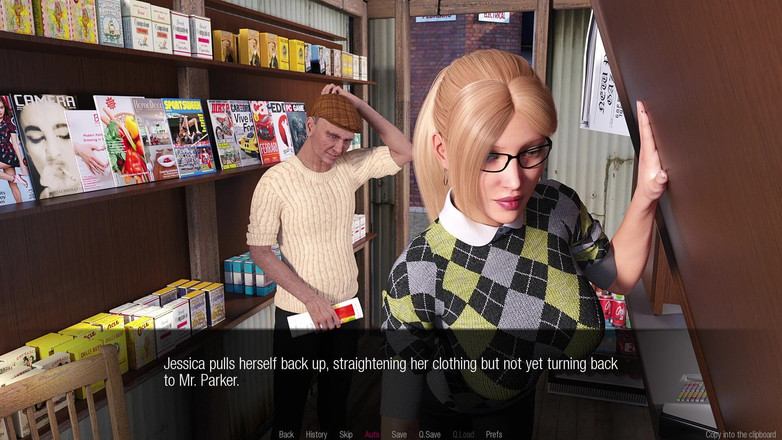Copy dialogue text into the clipboard

click(x=741, y=434)
